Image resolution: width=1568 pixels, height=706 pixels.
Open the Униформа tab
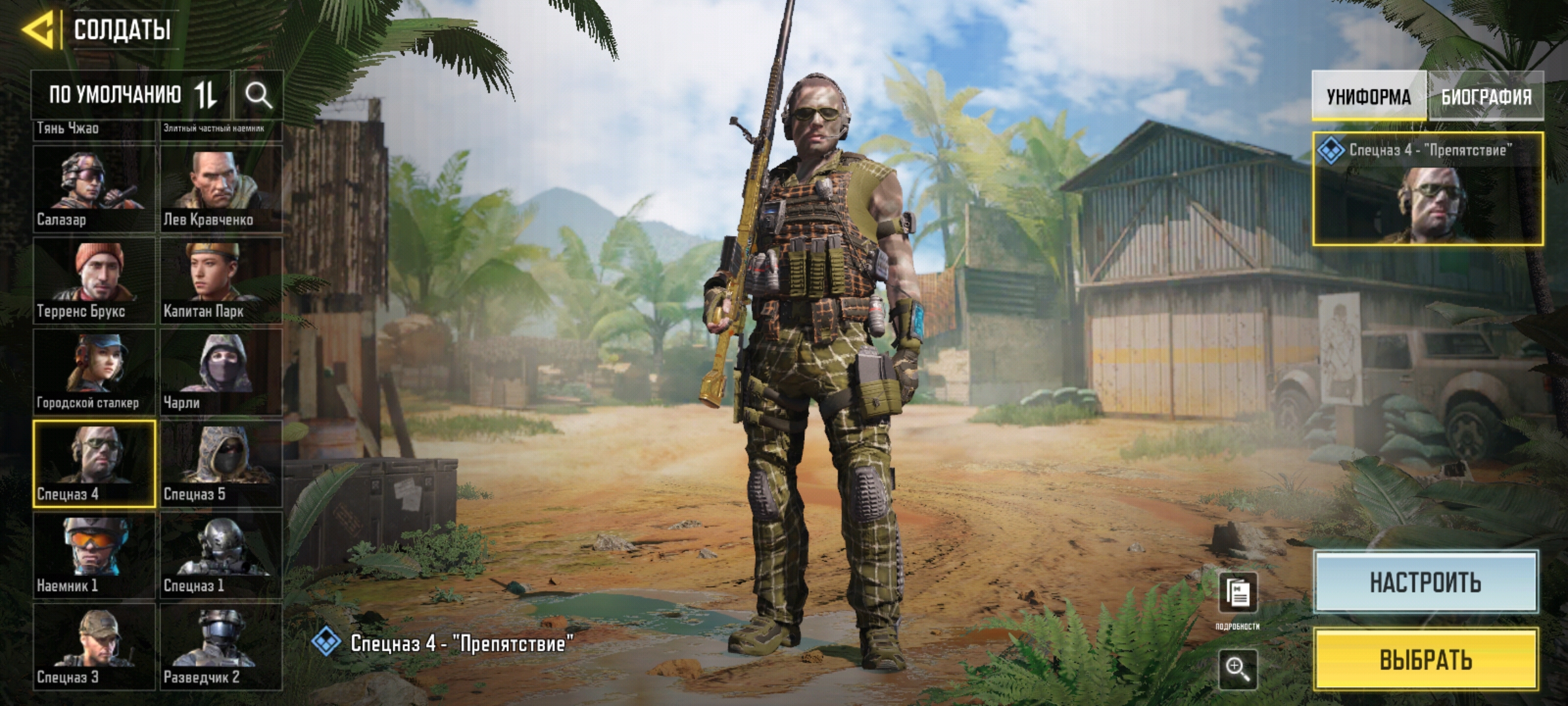pyautogui.click(x=1368, y=97)
